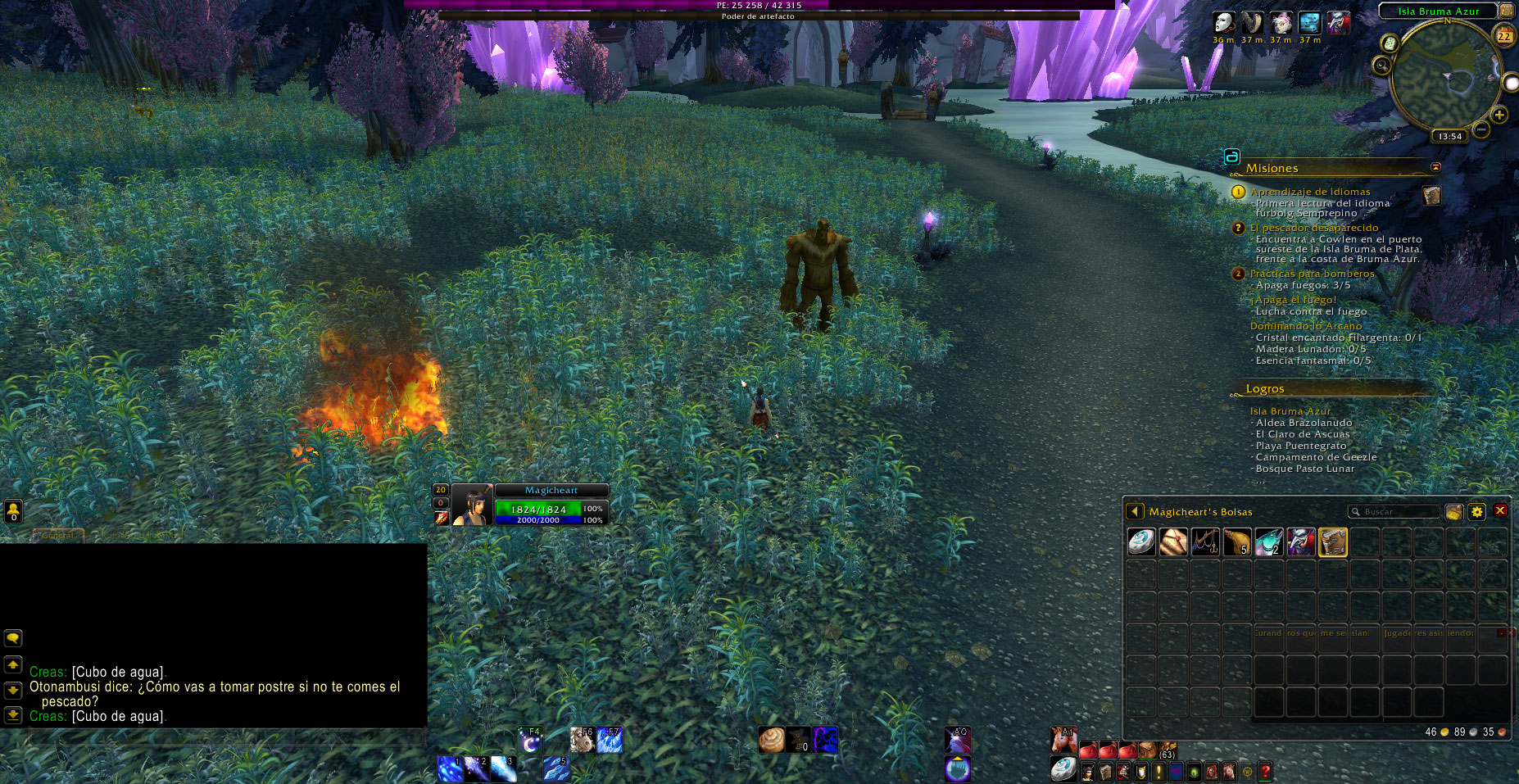
Task: Use the Aprendizaje de idiomas quest item
Action: [1431, 195]
